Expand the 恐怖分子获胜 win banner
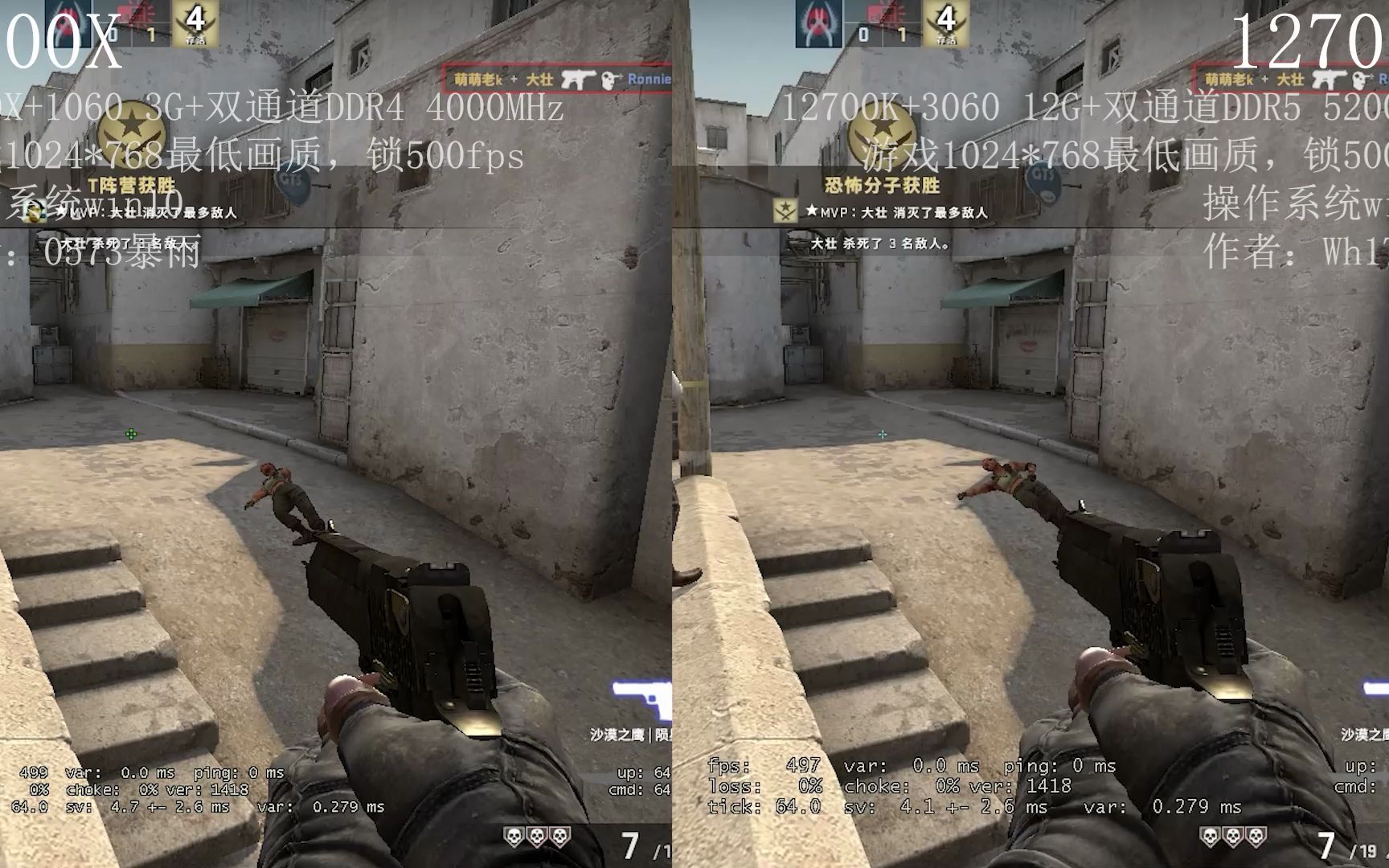Viewport: 1389px width, 868px height. point(882,185)
